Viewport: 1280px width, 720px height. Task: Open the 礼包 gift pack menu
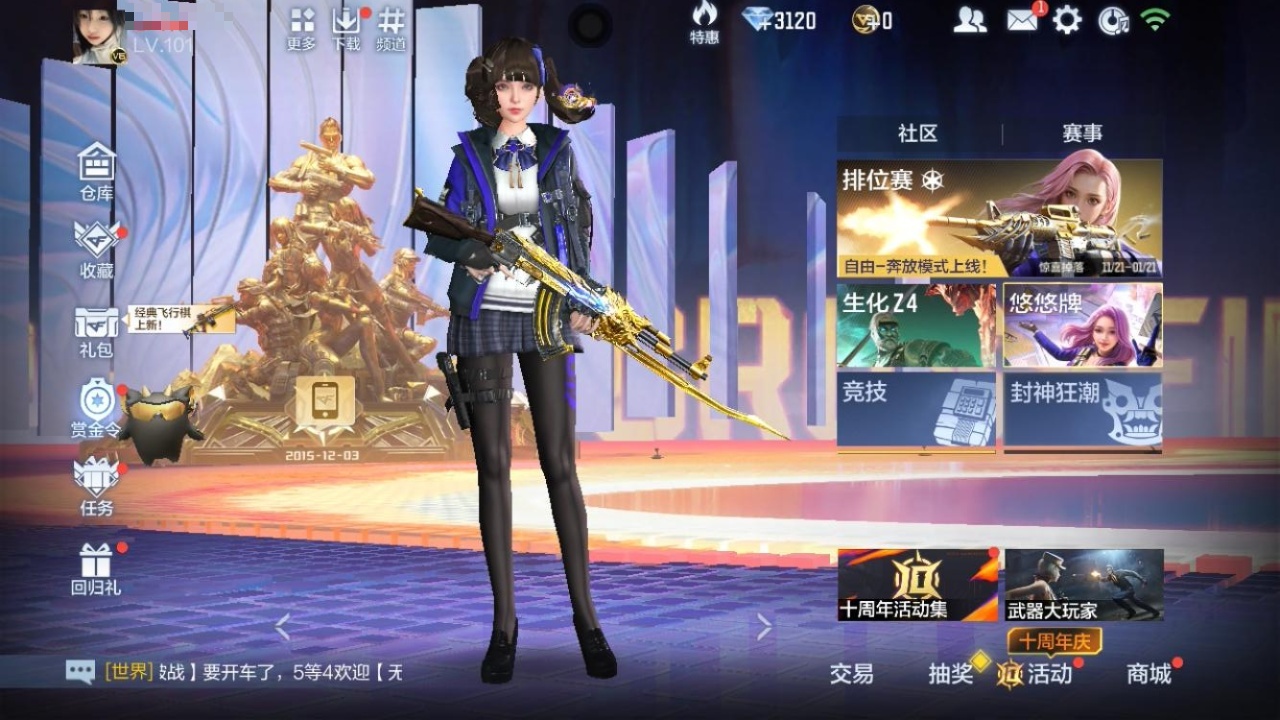[96, 330]
